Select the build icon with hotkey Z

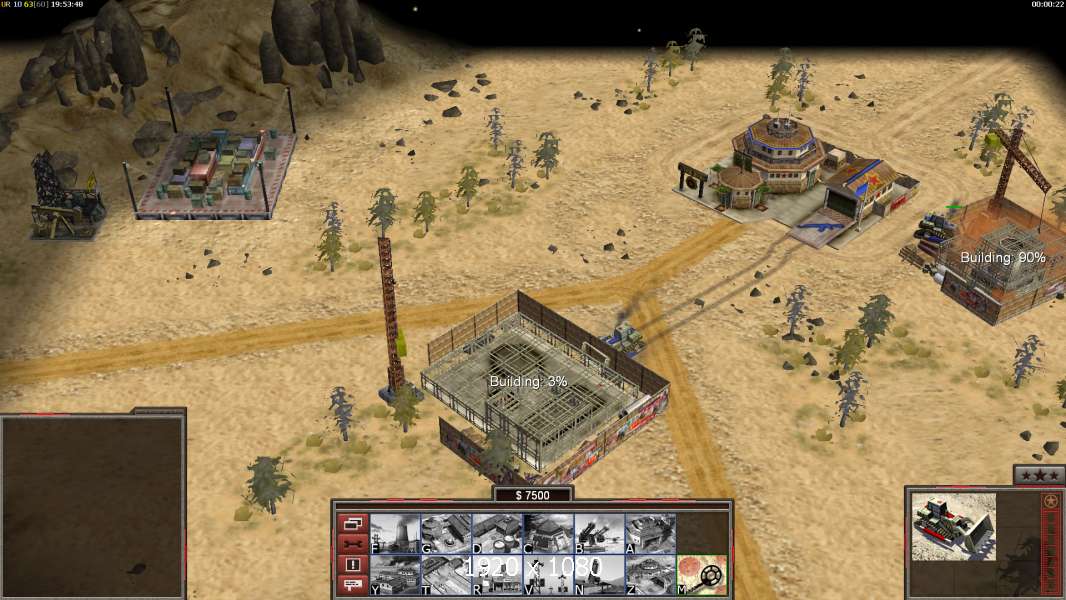(x=650, y=574)
